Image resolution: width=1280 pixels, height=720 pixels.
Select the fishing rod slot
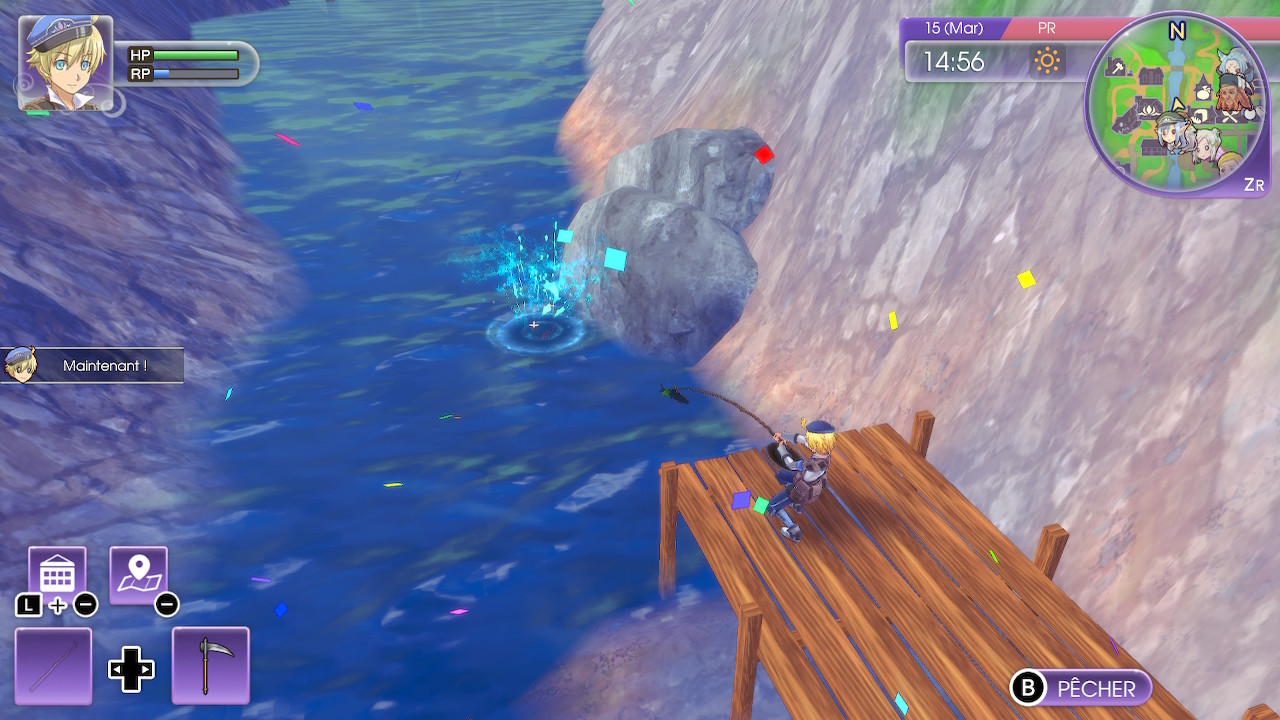pos(53,665)
